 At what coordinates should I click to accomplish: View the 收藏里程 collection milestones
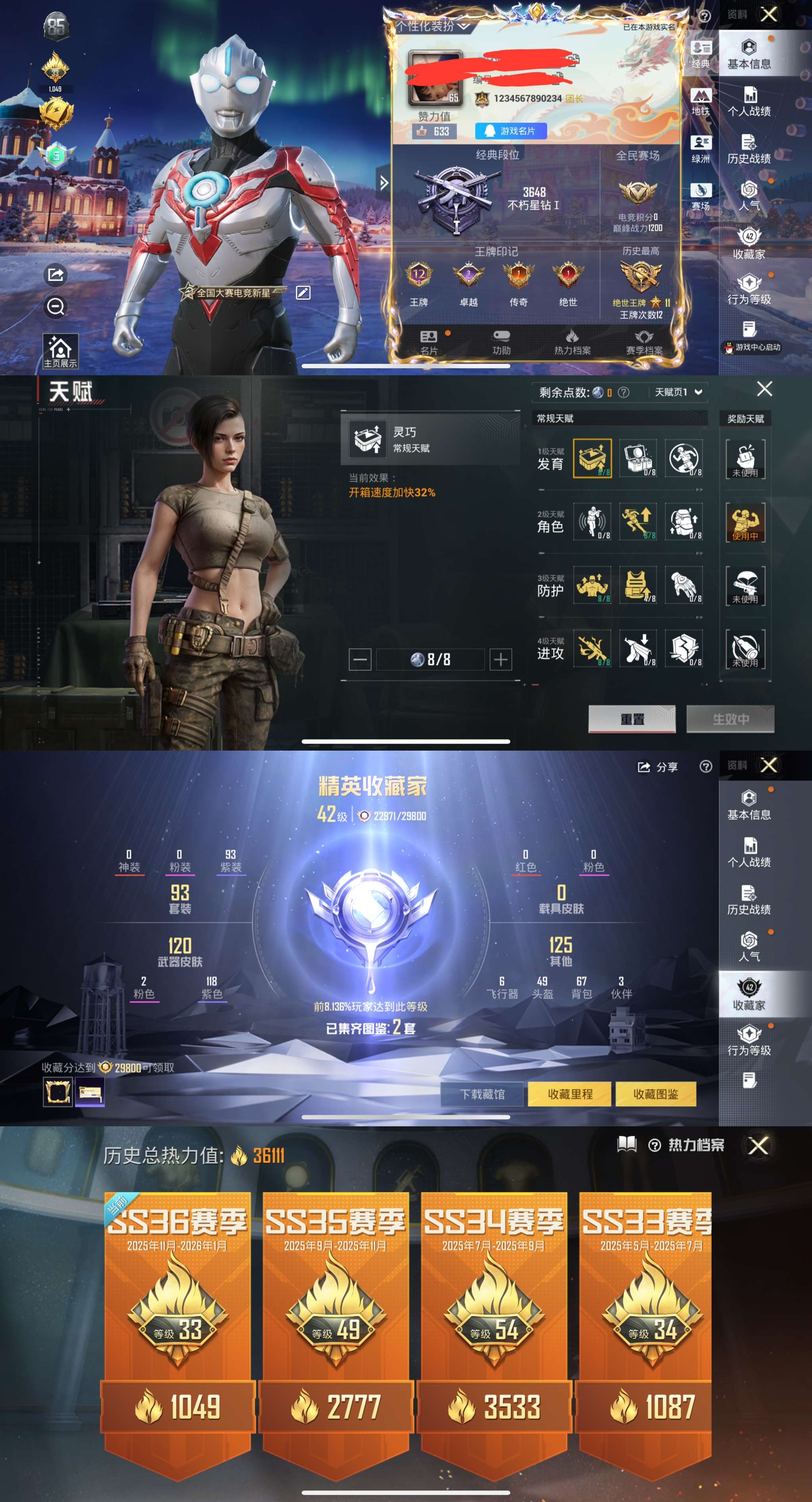tap(569, 1094)
